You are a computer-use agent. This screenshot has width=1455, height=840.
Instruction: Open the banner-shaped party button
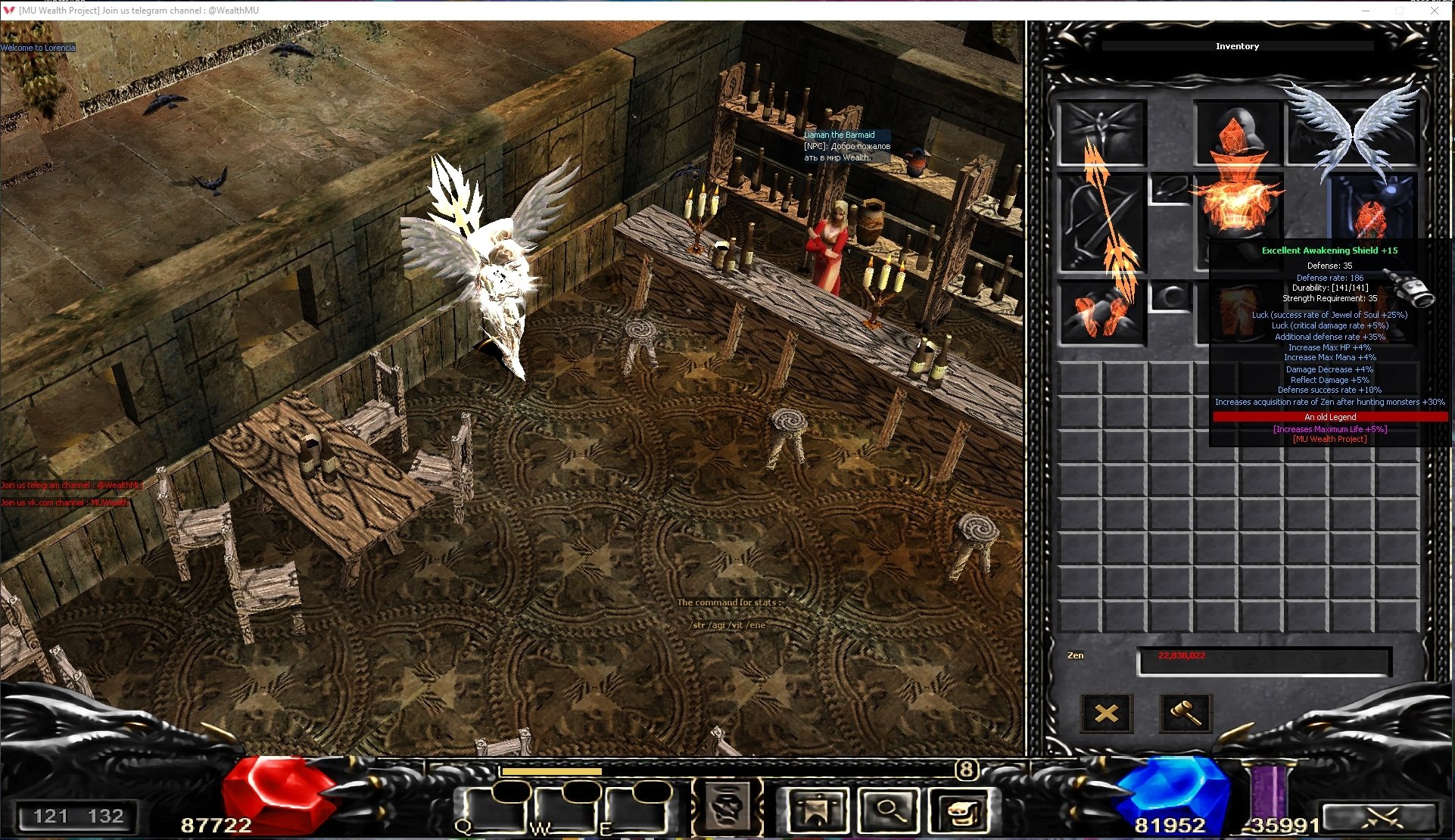tap(817, 810)
